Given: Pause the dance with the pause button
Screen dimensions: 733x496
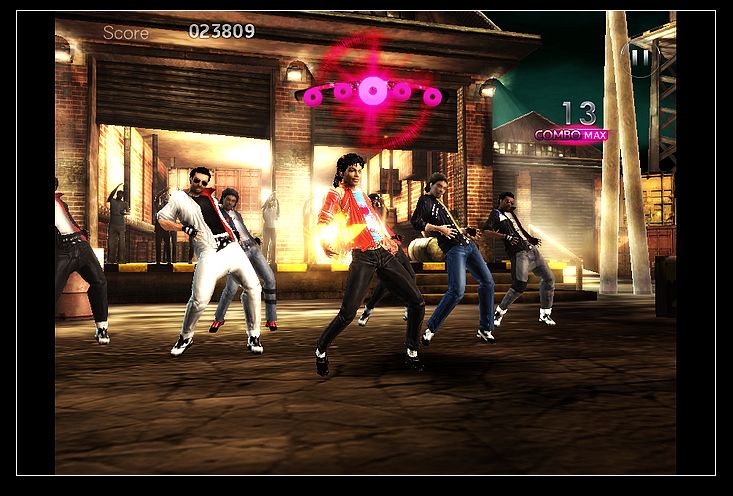Looking at the screenshot, I should 641,59.
